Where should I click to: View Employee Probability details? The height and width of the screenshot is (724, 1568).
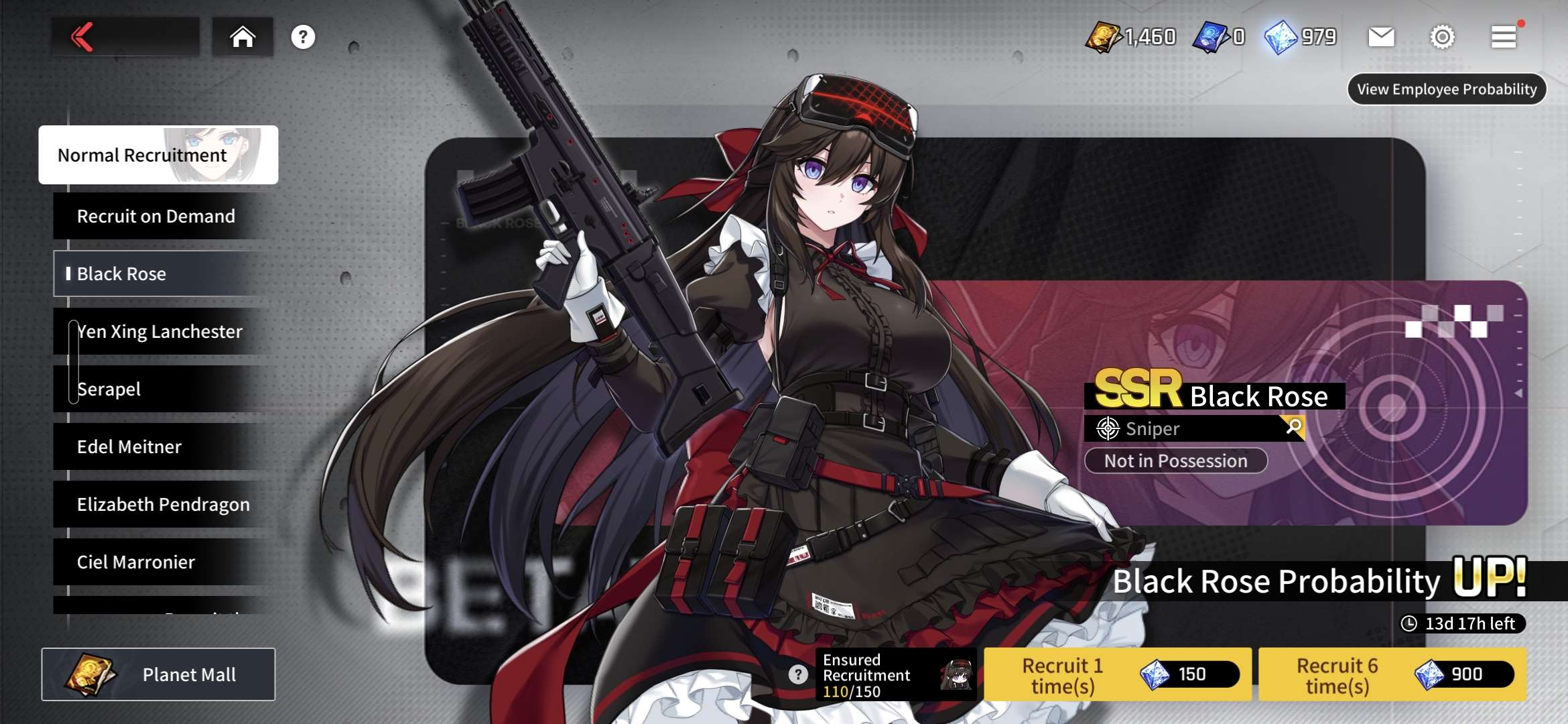click(1447, 89)
